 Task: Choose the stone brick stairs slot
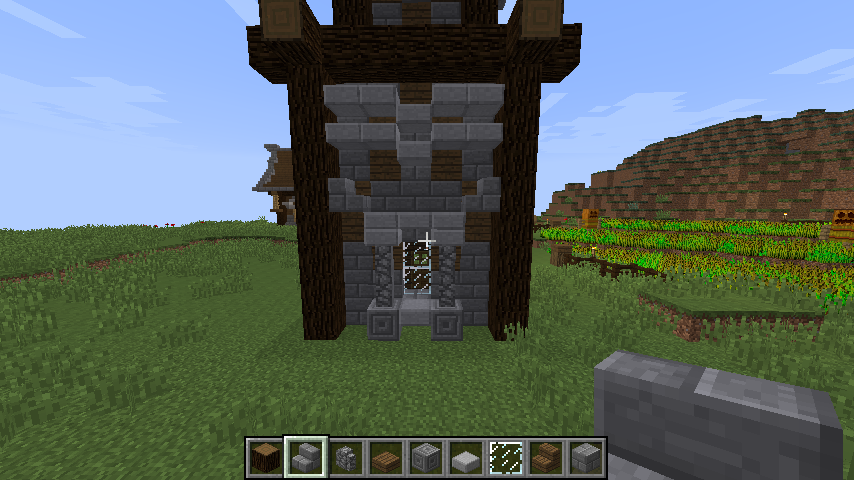pos(305,458)
